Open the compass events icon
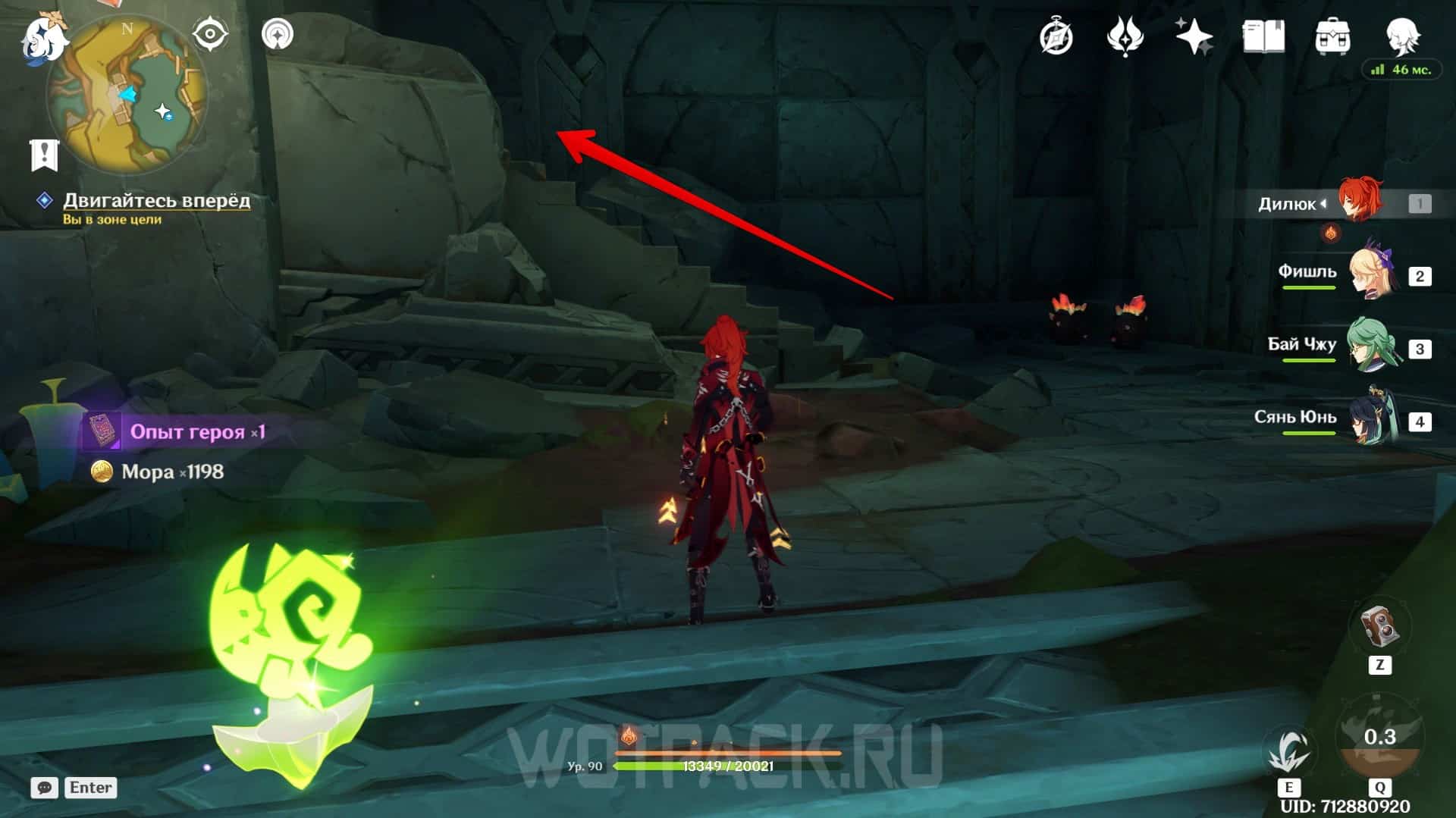The image size is (1456, 818). (1056, 36)
